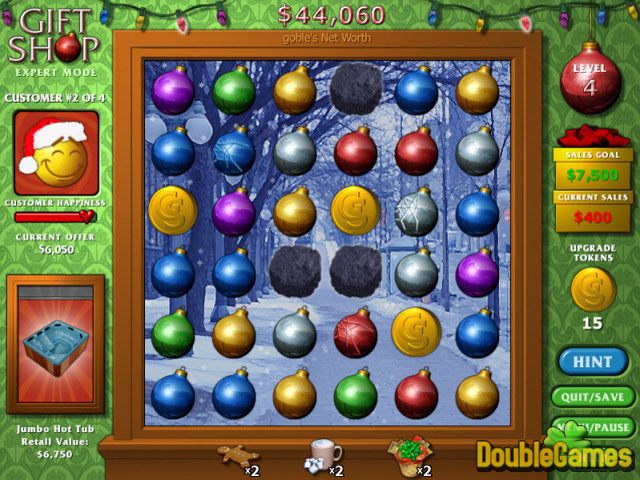Choose the QUIT/SAVE button
Image resolution: width=640 pixels, height=480 pixels.
coord(594,396)
